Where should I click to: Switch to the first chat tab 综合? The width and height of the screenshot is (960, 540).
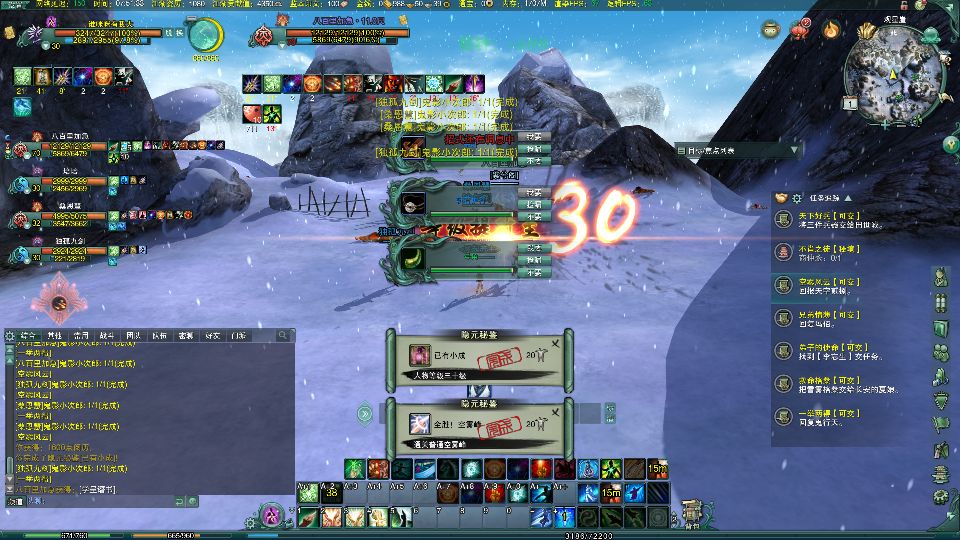click(28, 335)
